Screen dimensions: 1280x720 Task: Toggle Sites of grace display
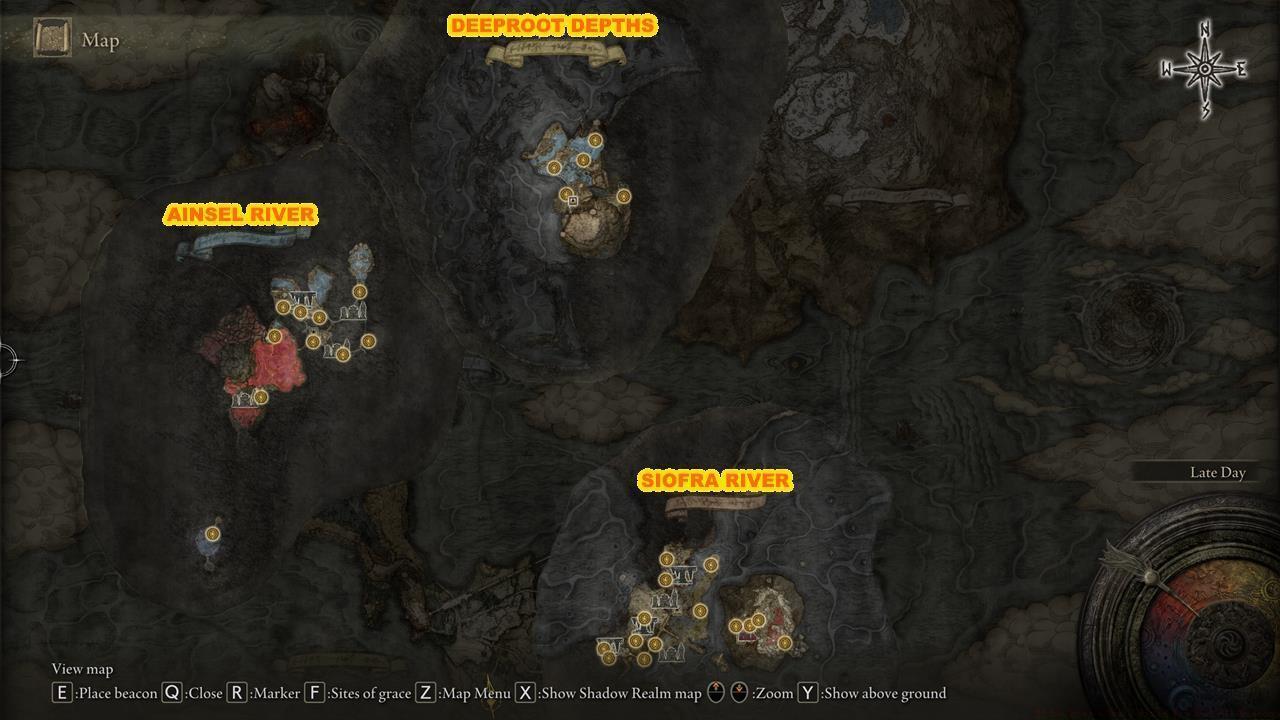(316, 692)
